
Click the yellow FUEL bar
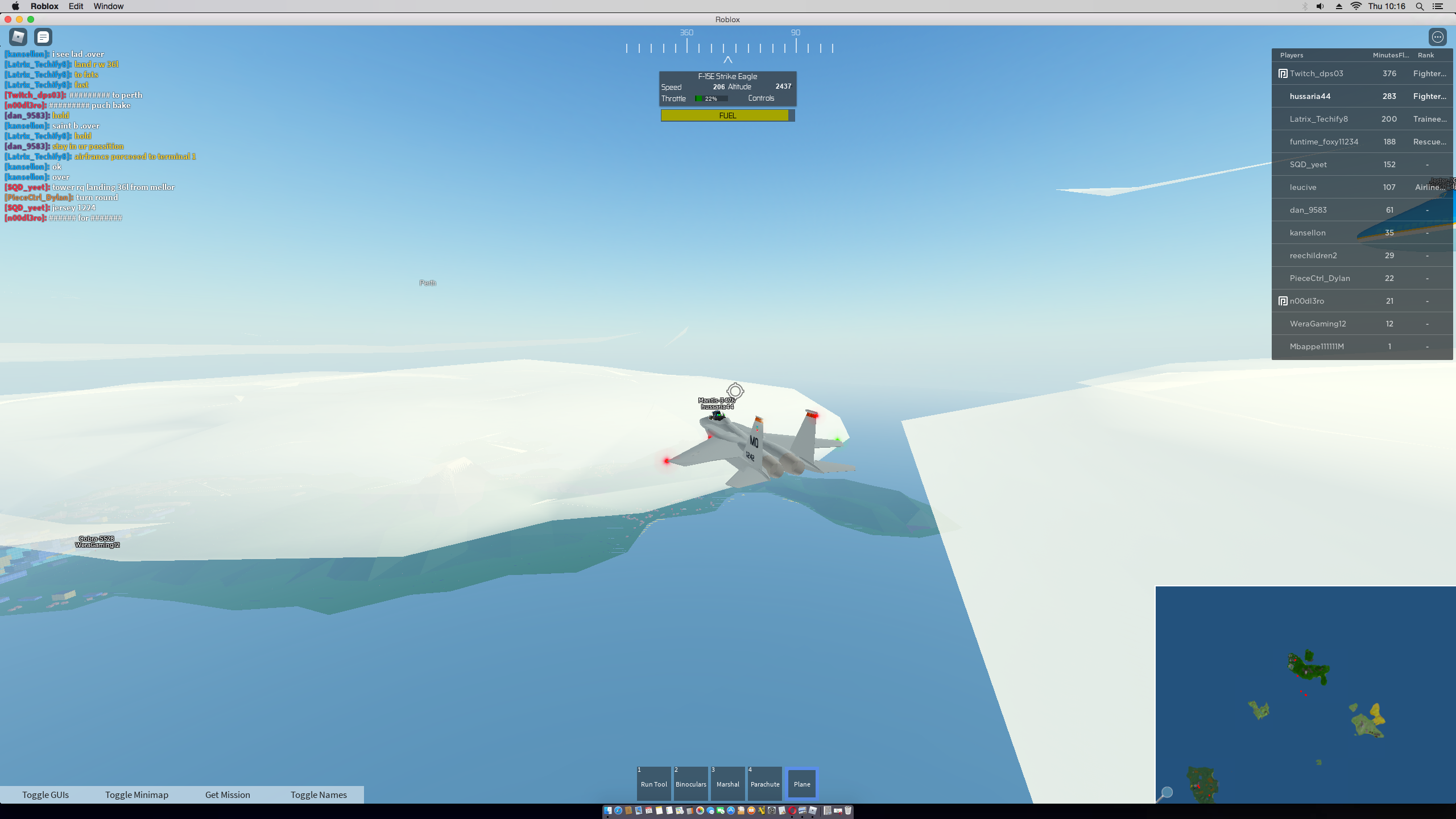click(727, 115)
